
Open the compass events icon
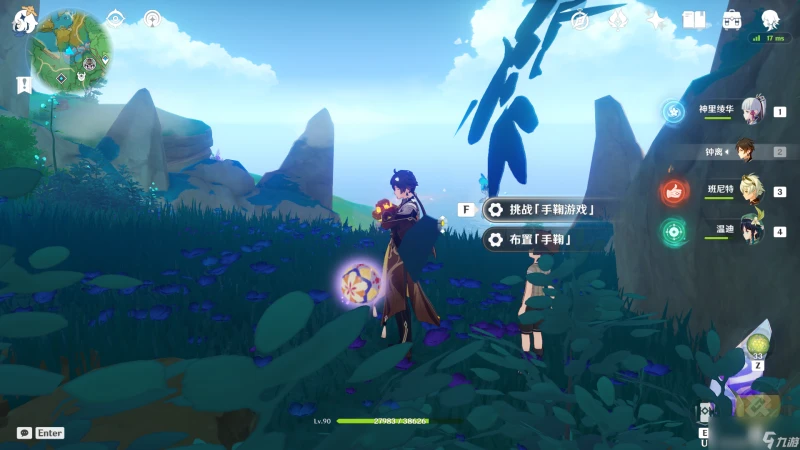tap(579, 20)
